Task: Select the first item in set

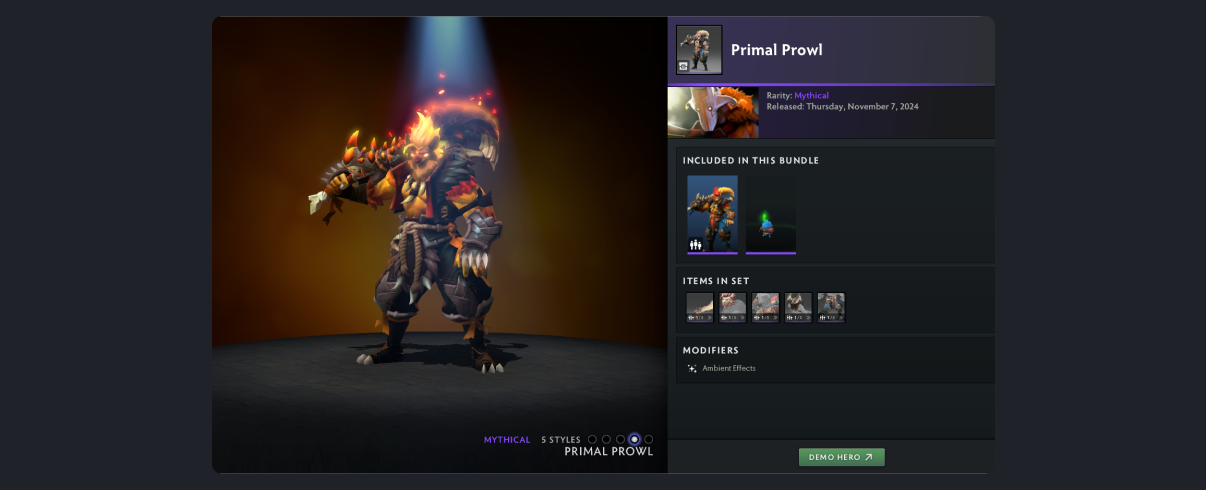Action: pyautogui.click(x=700, y=307)
